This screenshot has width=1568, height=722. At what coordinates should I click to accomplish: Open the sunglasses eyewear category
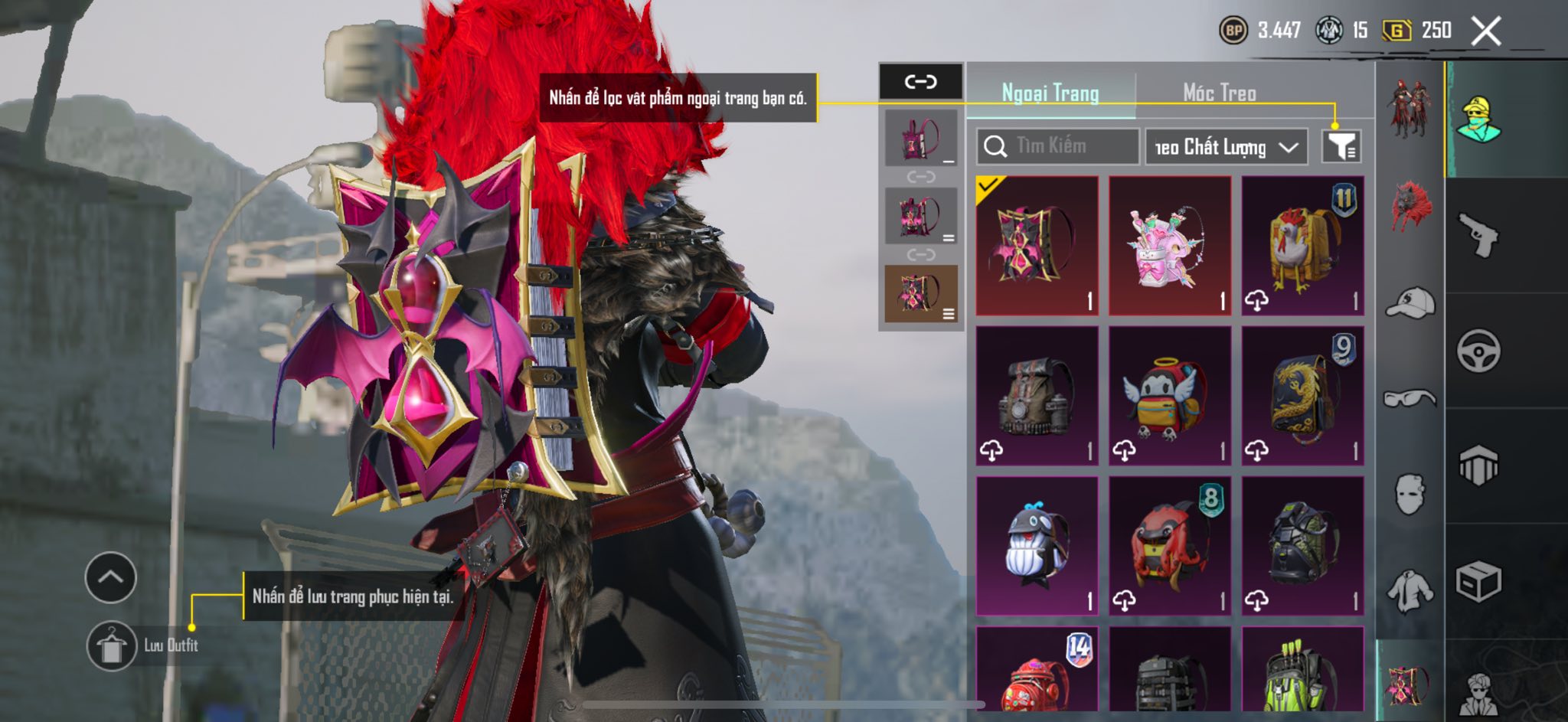point(1410,398)
